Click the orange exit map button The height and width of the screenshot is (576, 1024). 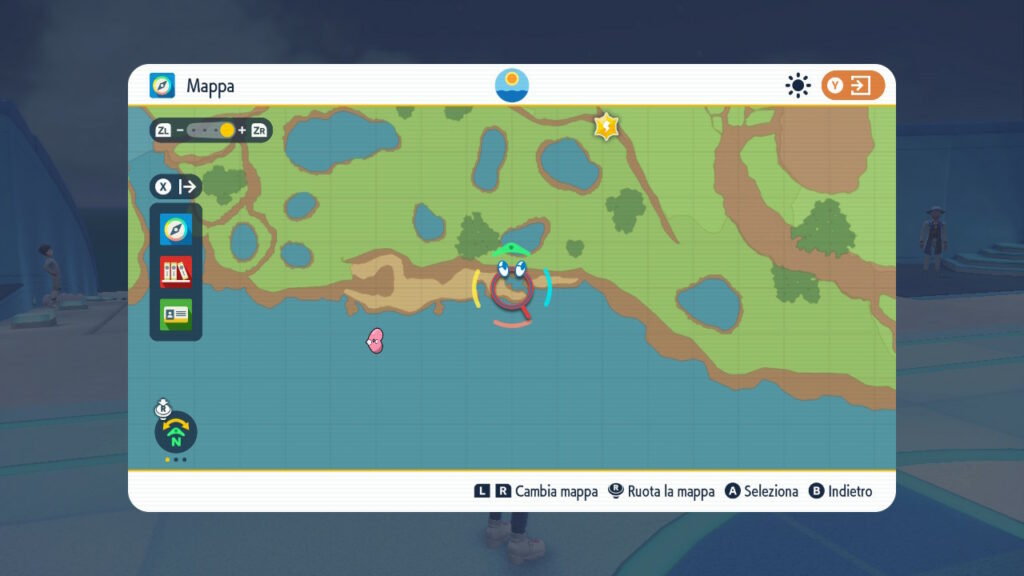click(853, 86)
